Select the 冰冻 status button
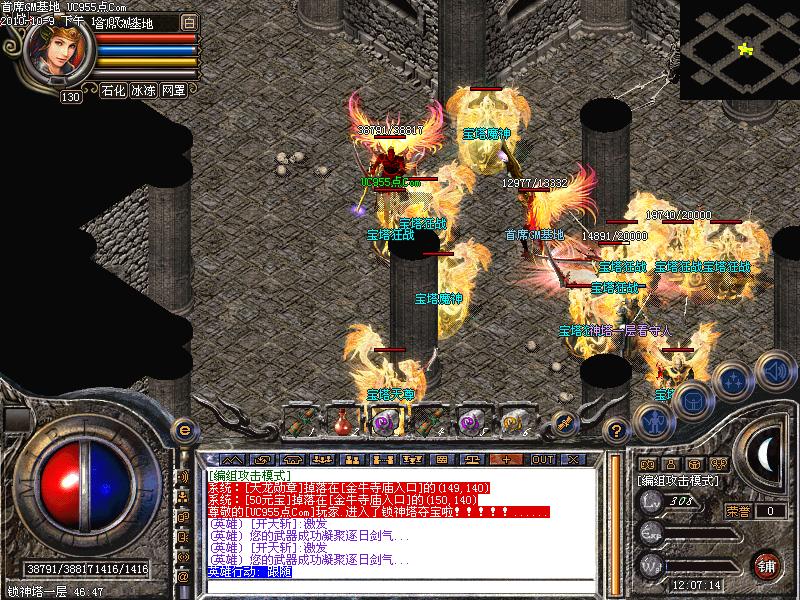The image size is (800, 600). [144, 90]
